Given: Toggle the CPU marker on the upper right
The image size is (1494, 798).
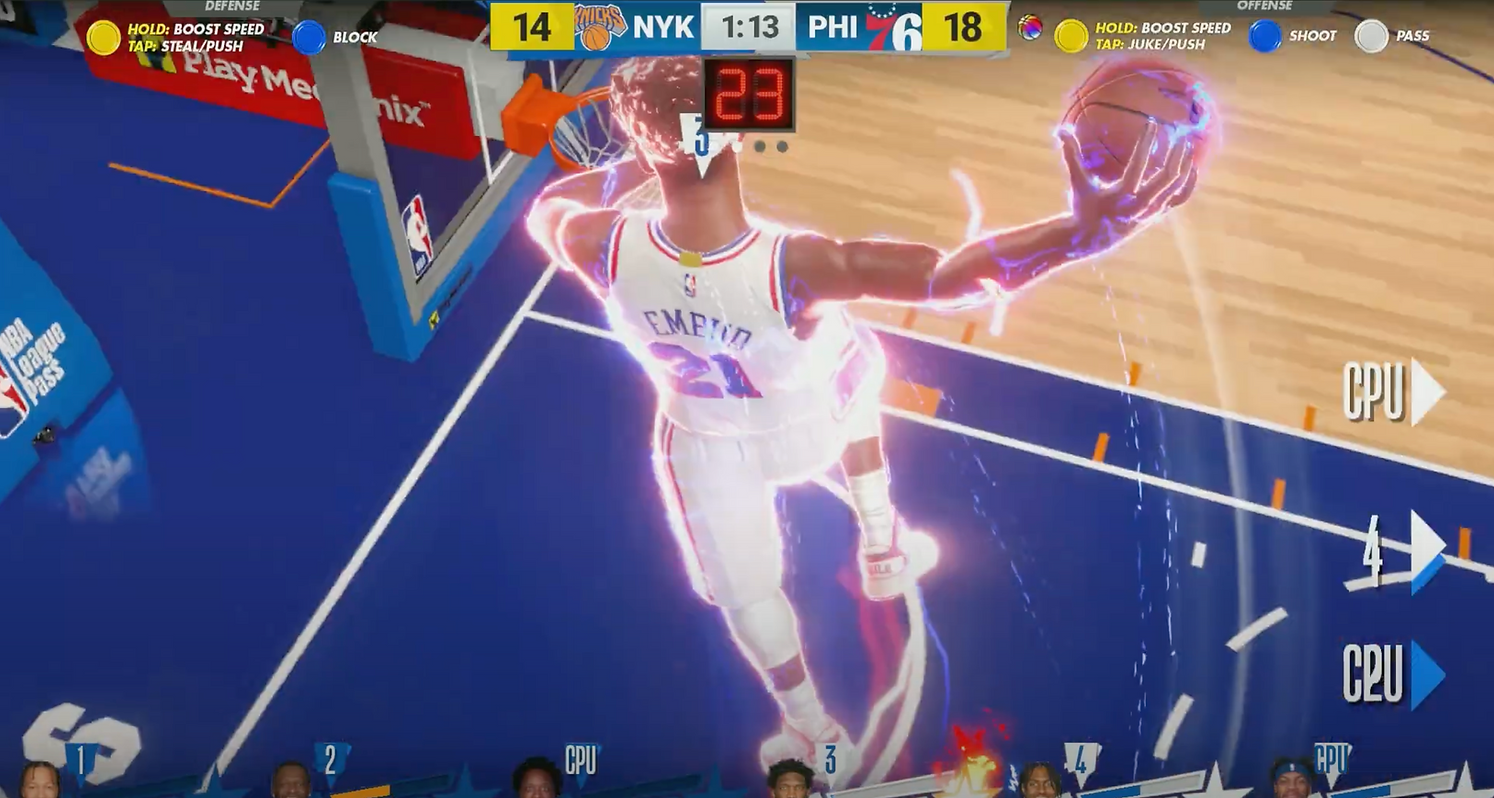Looking at the screenshot, I should click(x=1389, y=393).
